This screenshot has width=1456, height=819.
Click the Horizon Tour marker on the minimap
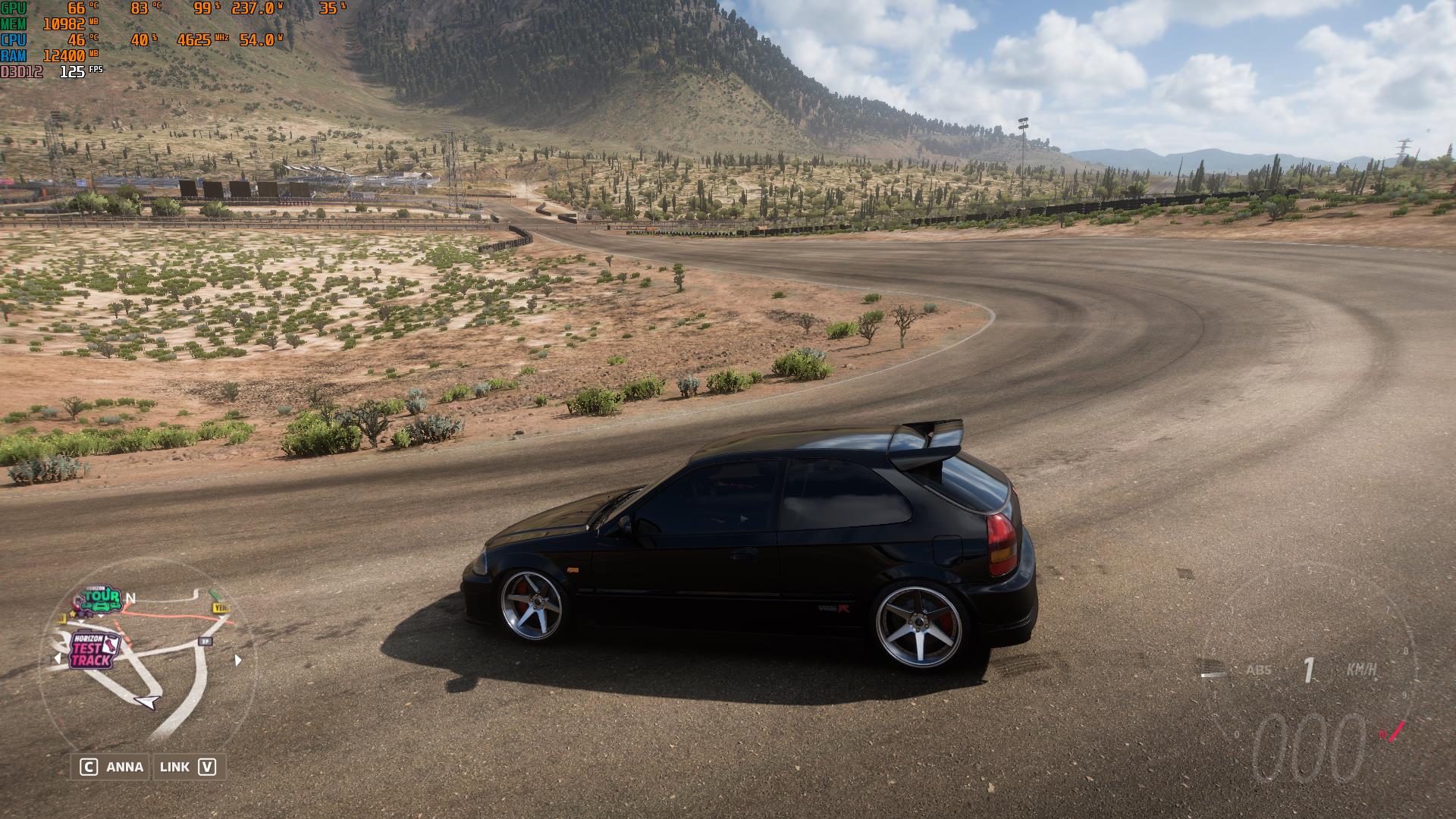pyautogui.click(x=101, y=599)
